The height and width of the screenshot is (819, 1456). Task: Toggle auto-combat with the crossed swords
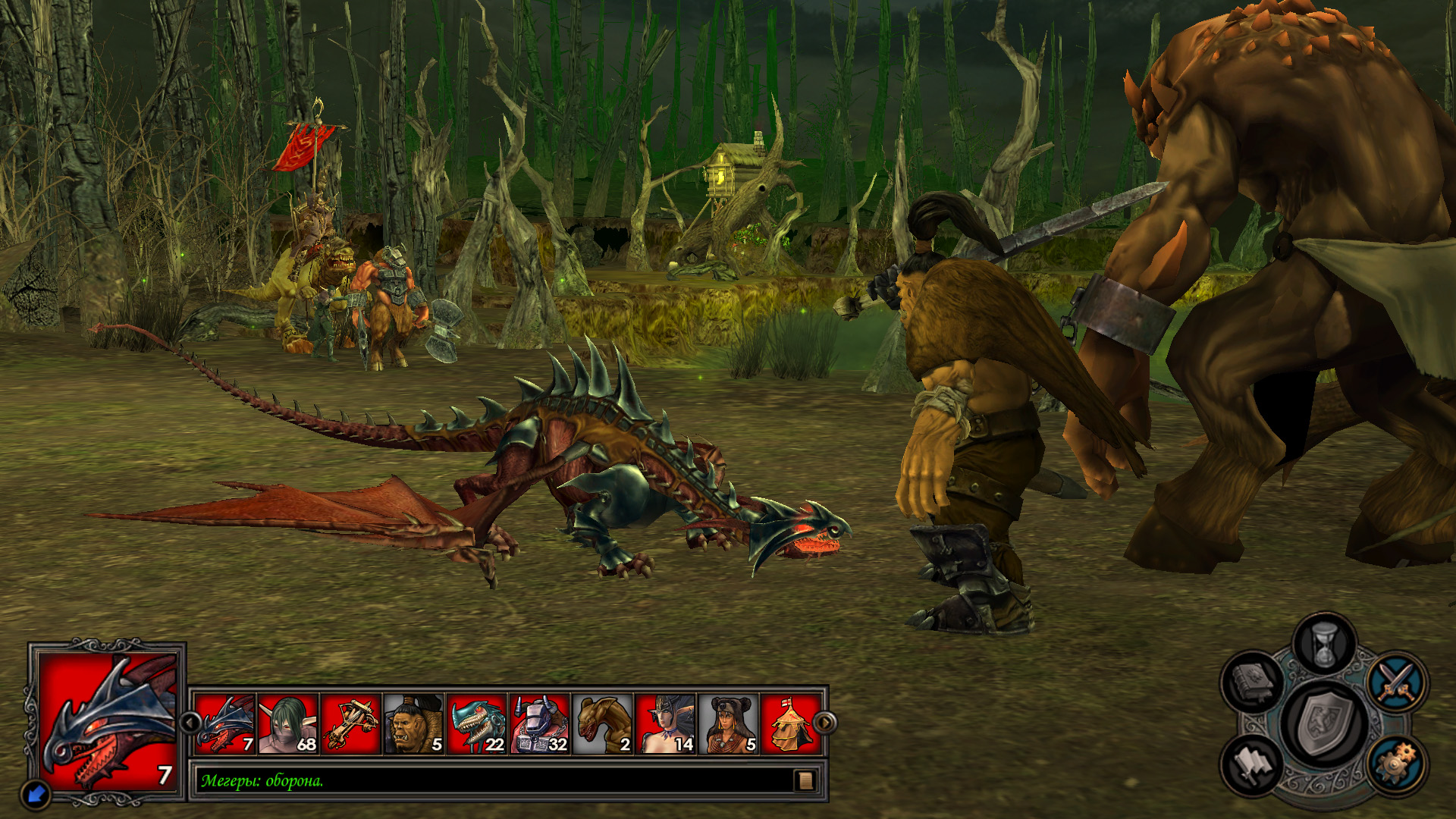tap(1397, 680)
